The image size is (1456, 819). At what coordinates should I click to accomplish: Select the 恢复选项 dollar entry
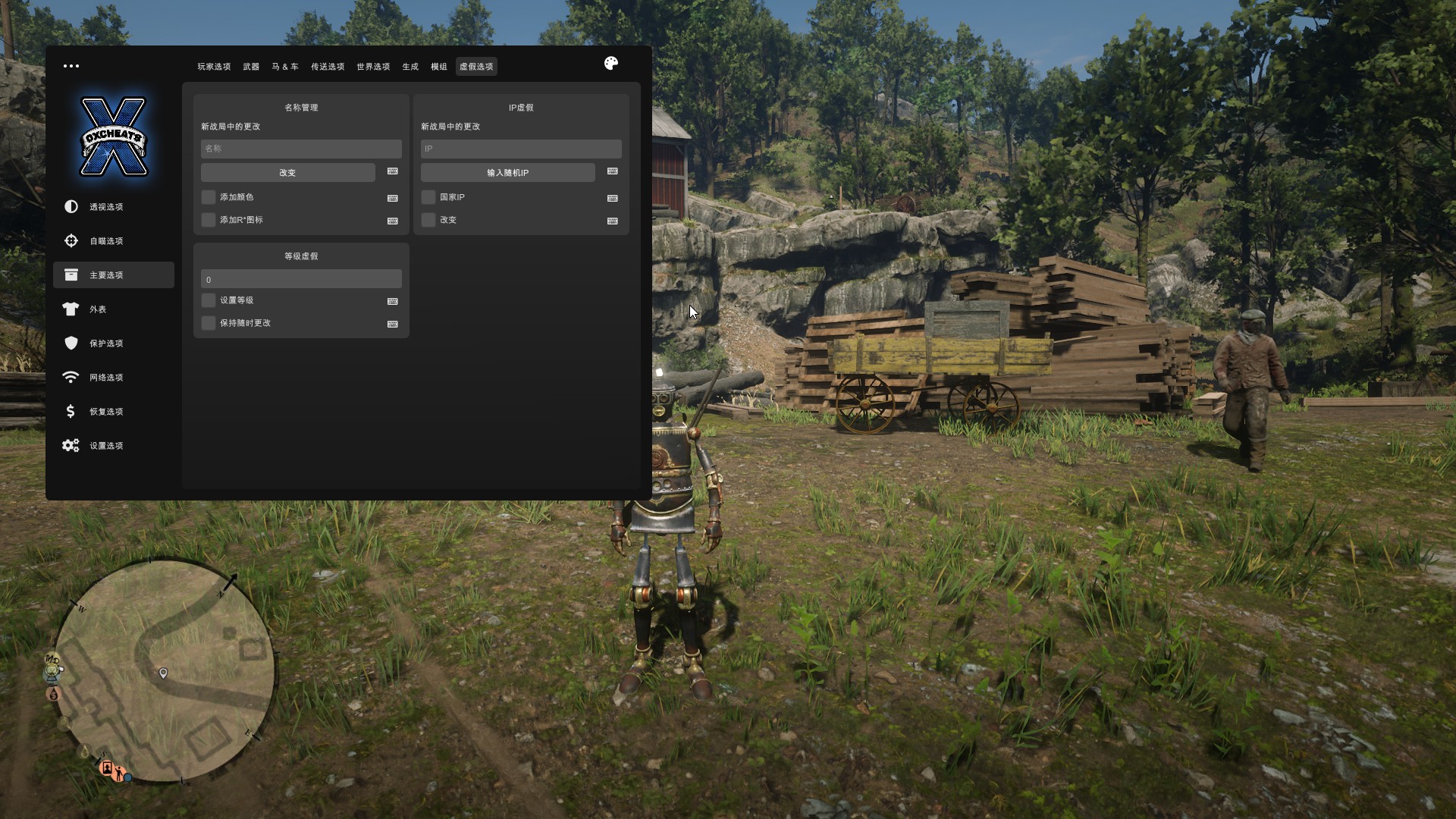(106, 412)
